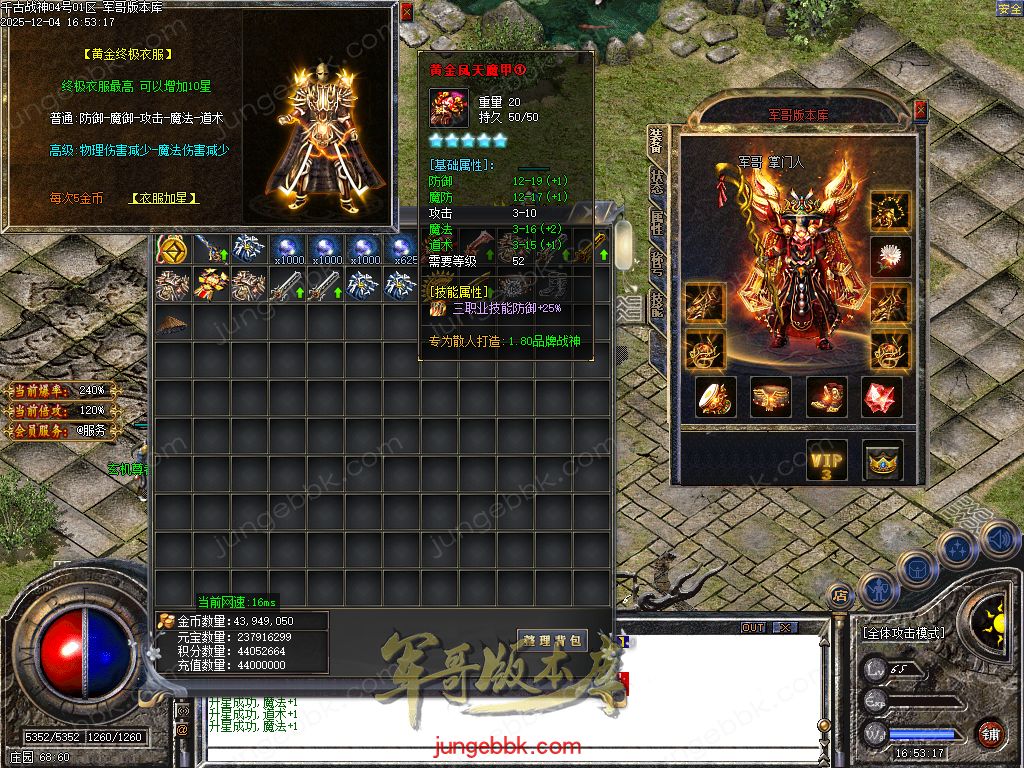
Task: Select the golden crown slot
Action: (x=882, y=460)
